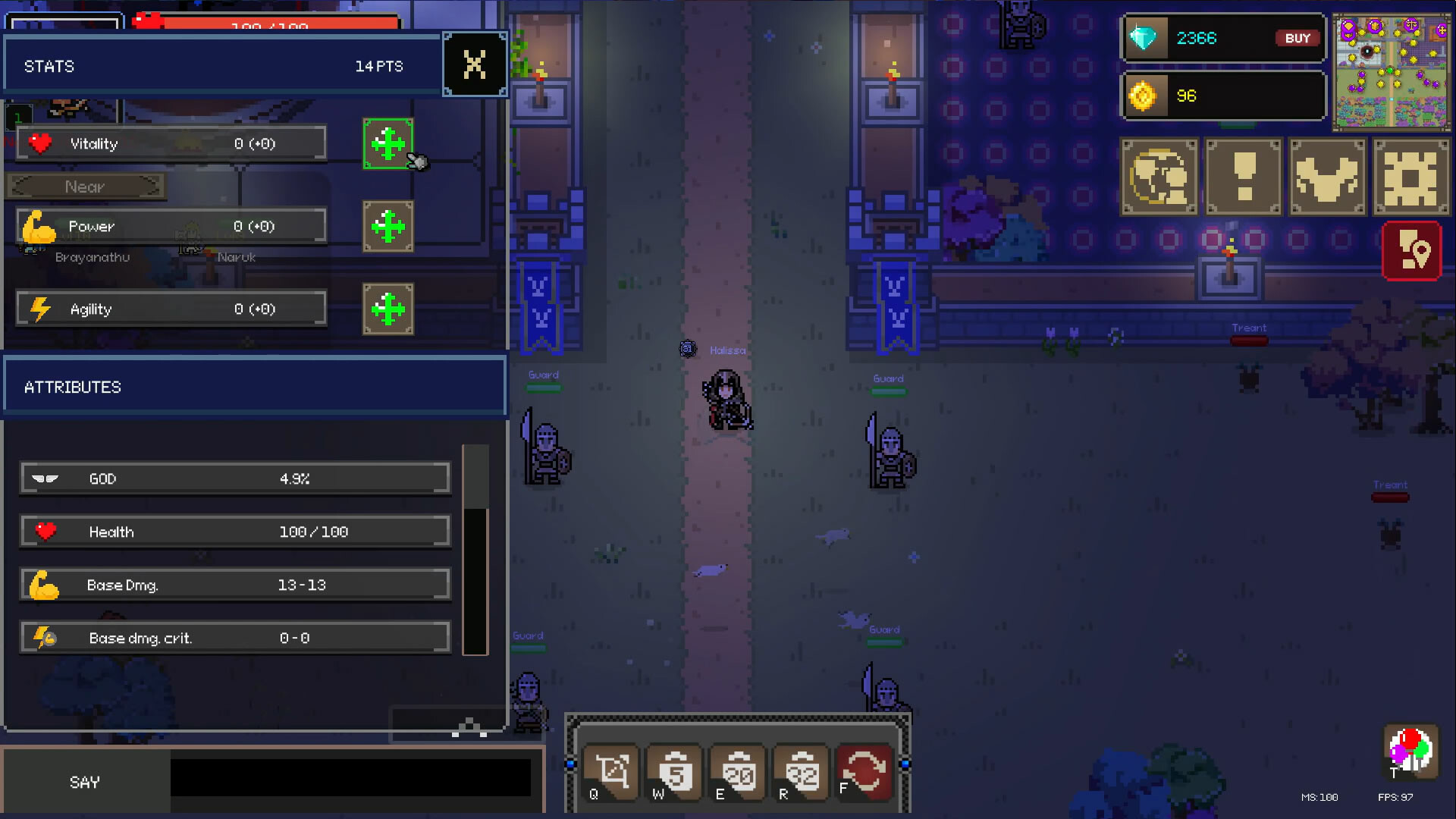Close the STATS window with the X
Viewport: 1456px width, 819px height.
point(475,64)
